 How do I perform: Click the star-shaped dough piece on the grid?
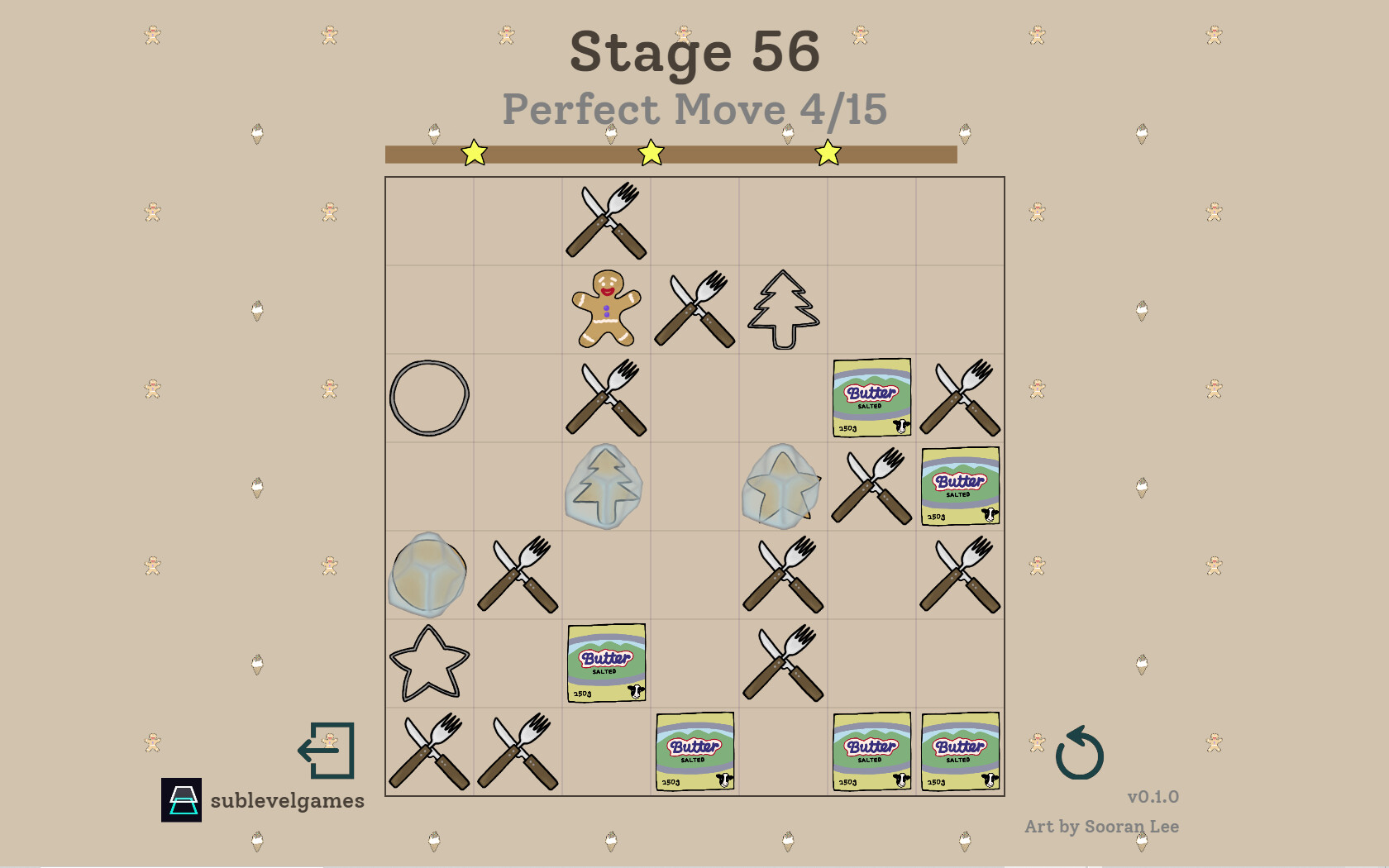[781, 484]
